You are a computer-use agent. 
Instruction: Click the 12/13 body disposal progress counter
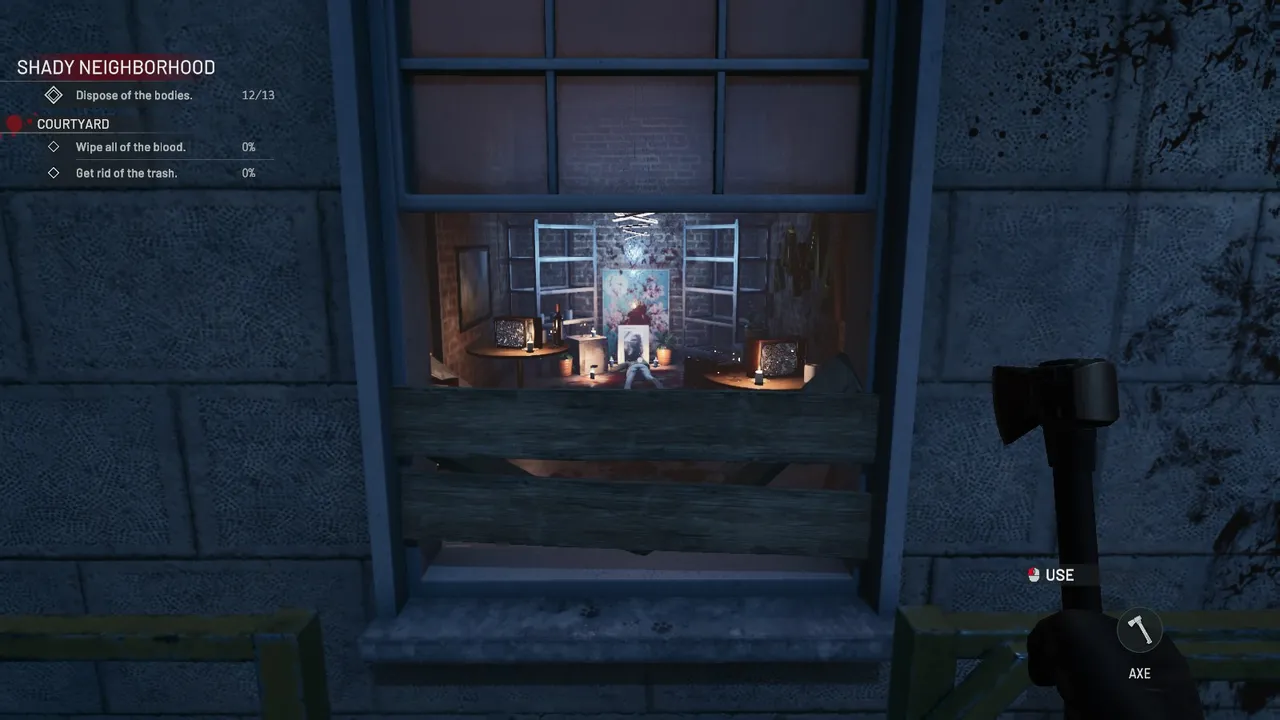click(x=258, y=95)
